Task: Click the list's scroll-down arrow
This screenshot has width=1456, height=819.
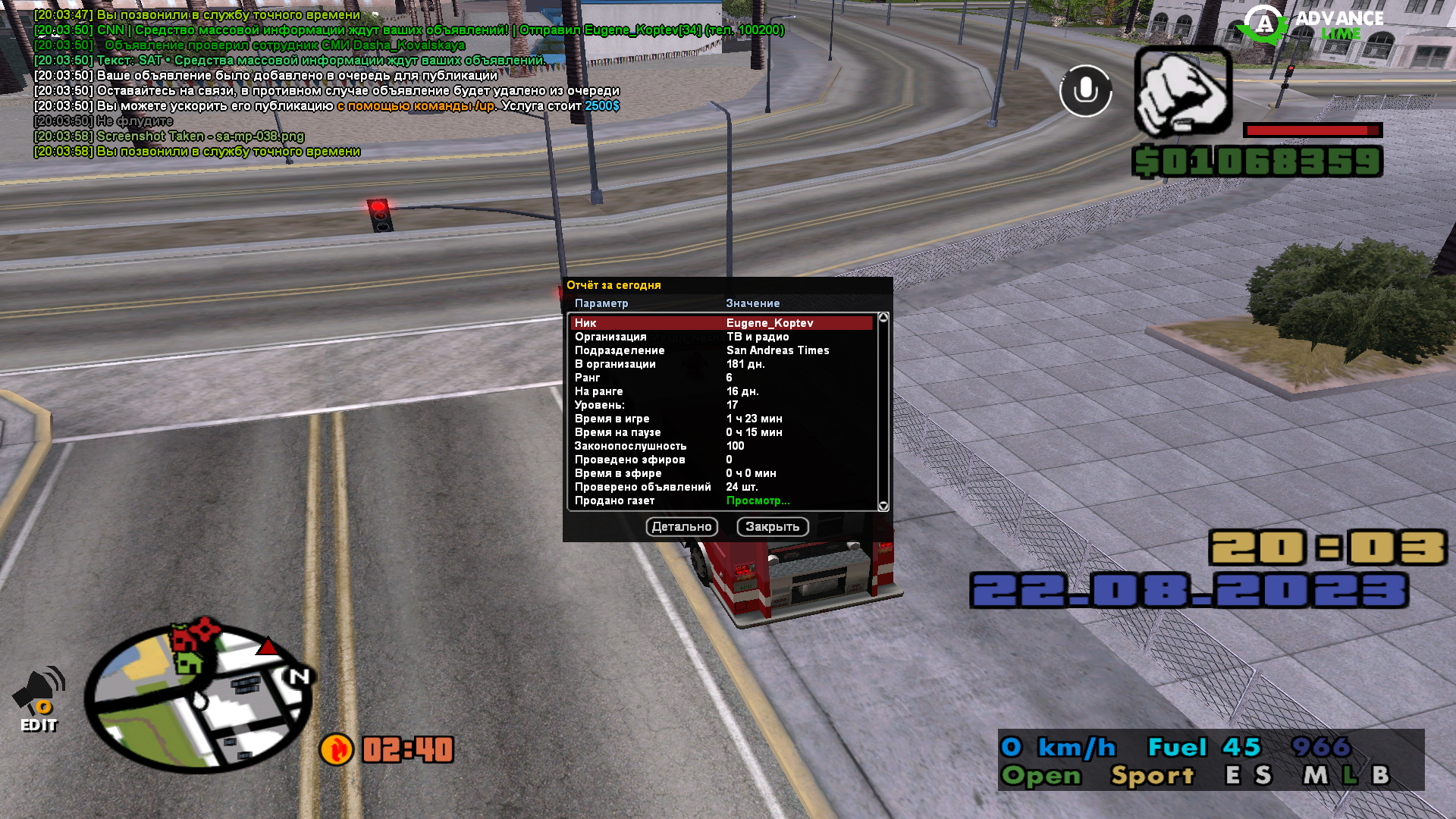Action: pyautogui.click(x=883, y=506)
